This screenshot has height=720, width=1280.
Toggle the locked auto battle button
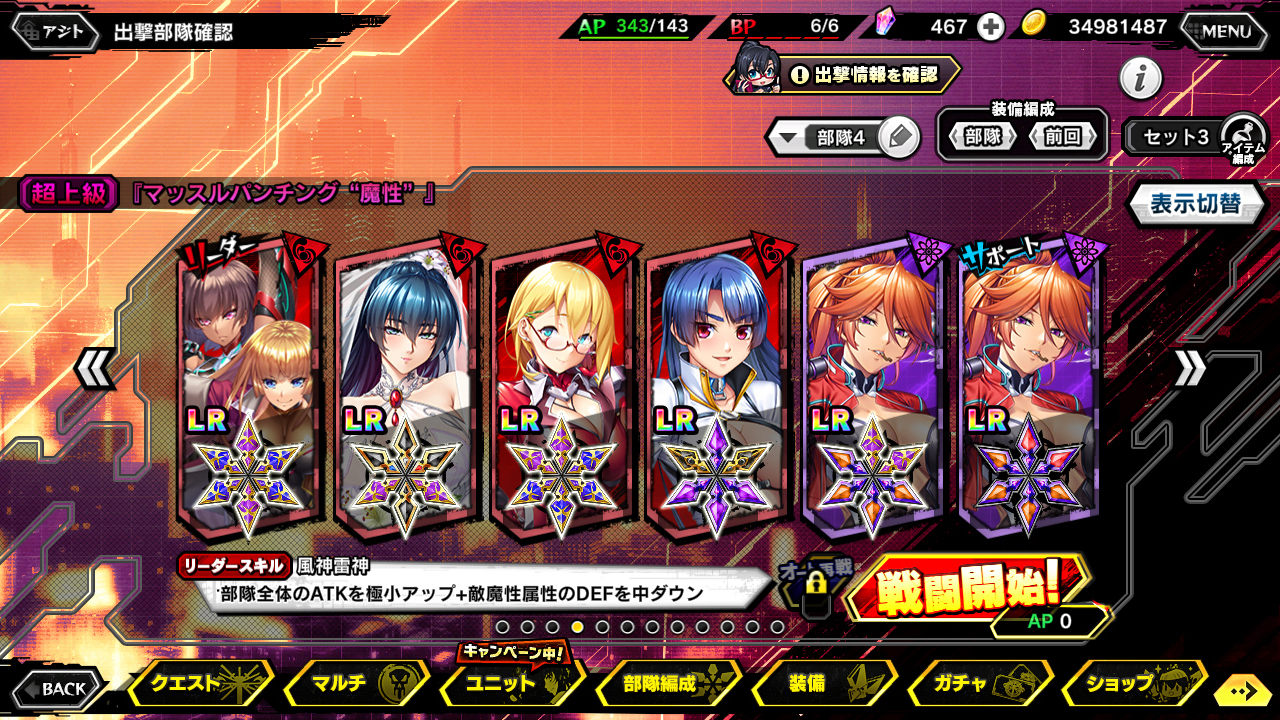(814, 588)
